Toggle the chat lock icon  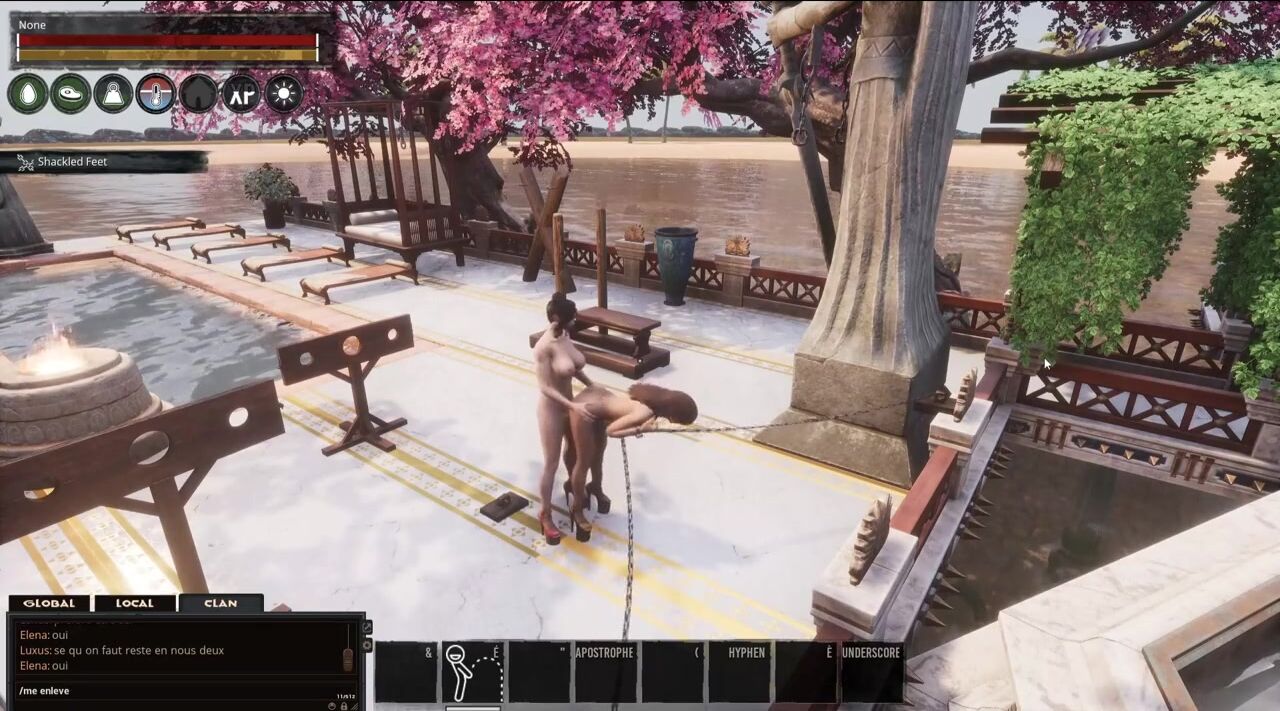(344, 705)
